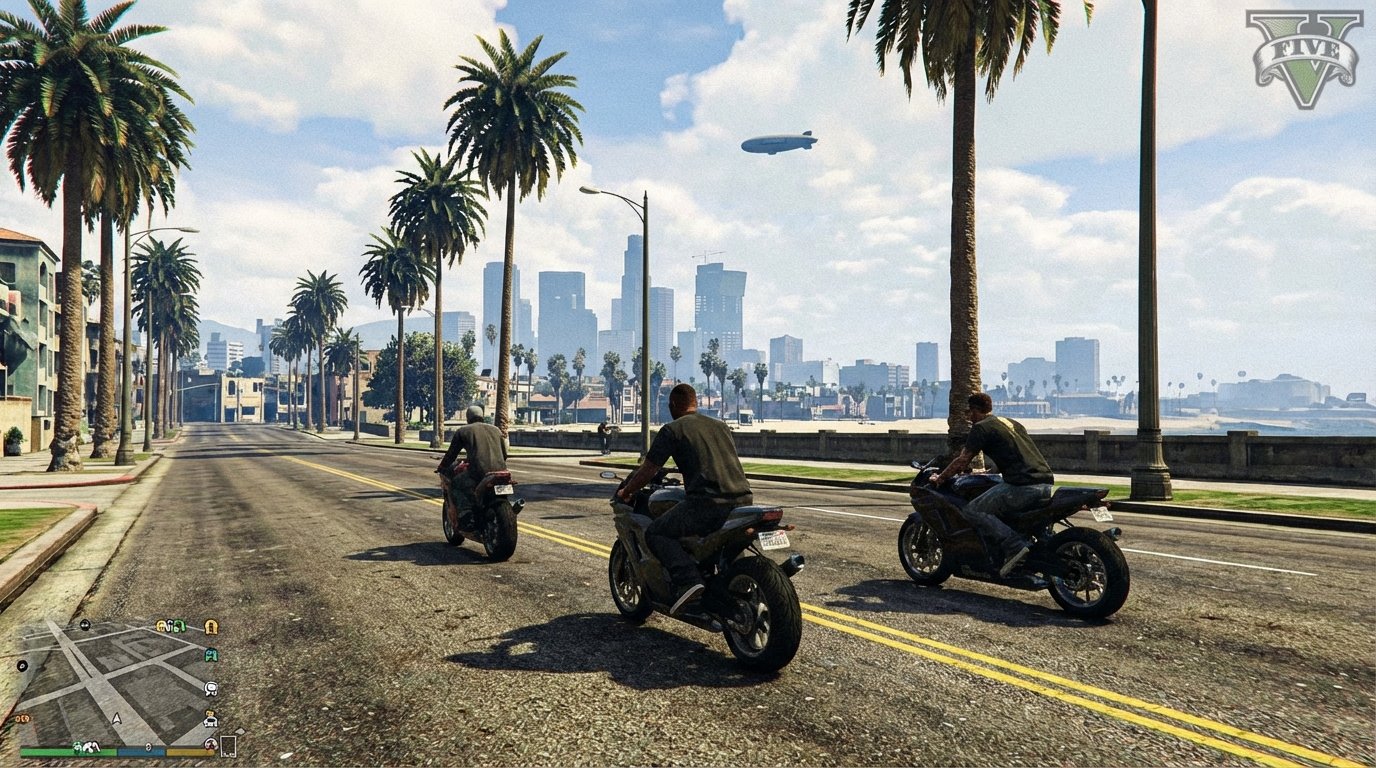
Task: Click the green health bar under the minimap
Action: click(x=66, y=751)
